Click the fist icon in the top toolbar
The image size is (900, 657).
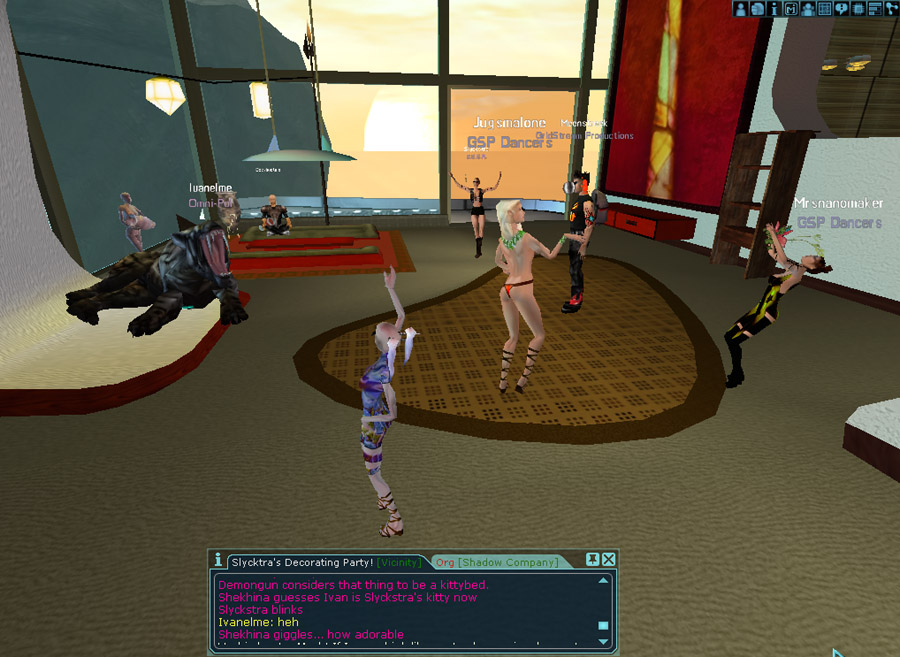pos(758,9)
